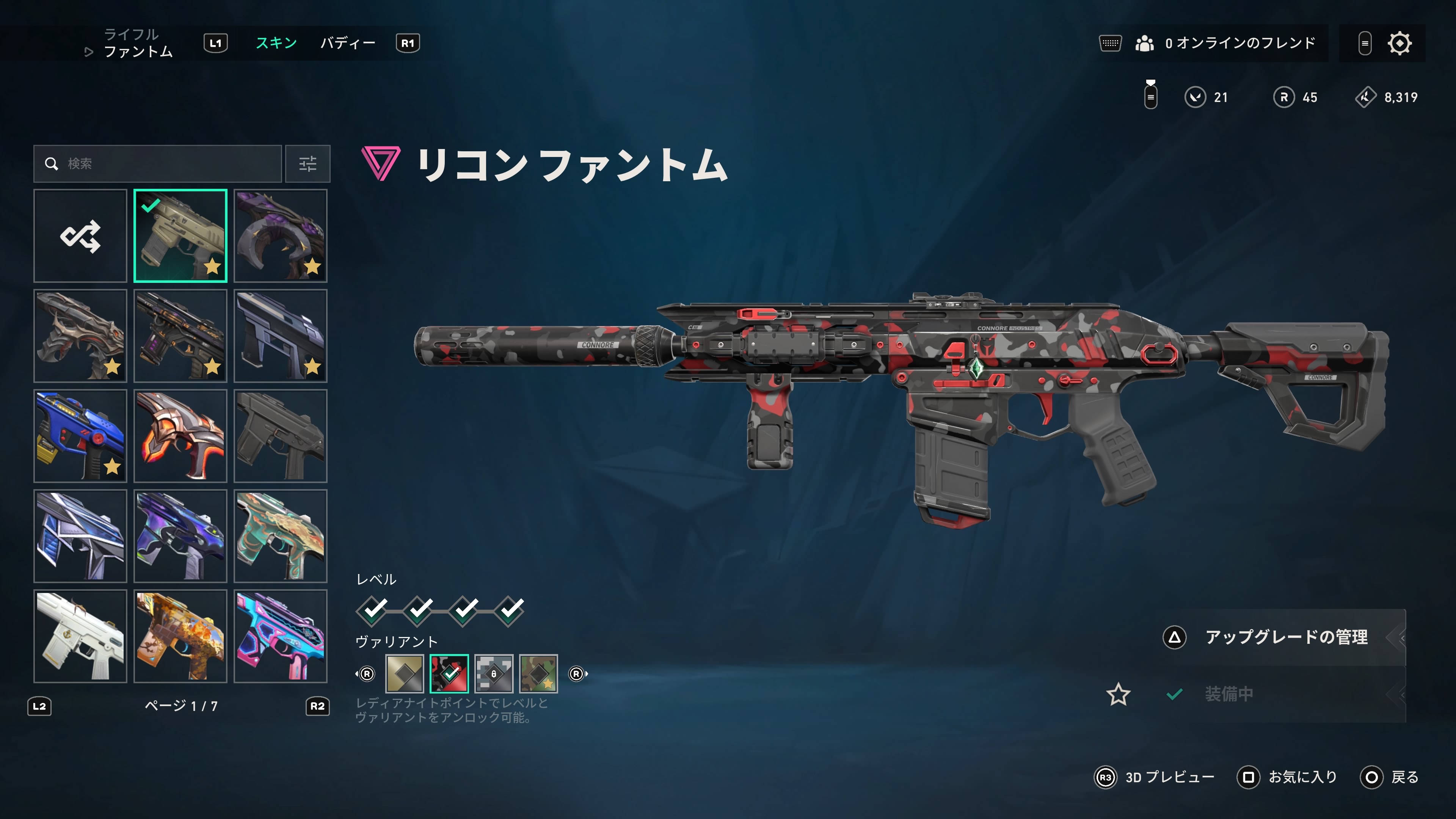Screen dimensions: 1456x819
Task: Switch to the スキン tab
Action: tap(276, 43)
